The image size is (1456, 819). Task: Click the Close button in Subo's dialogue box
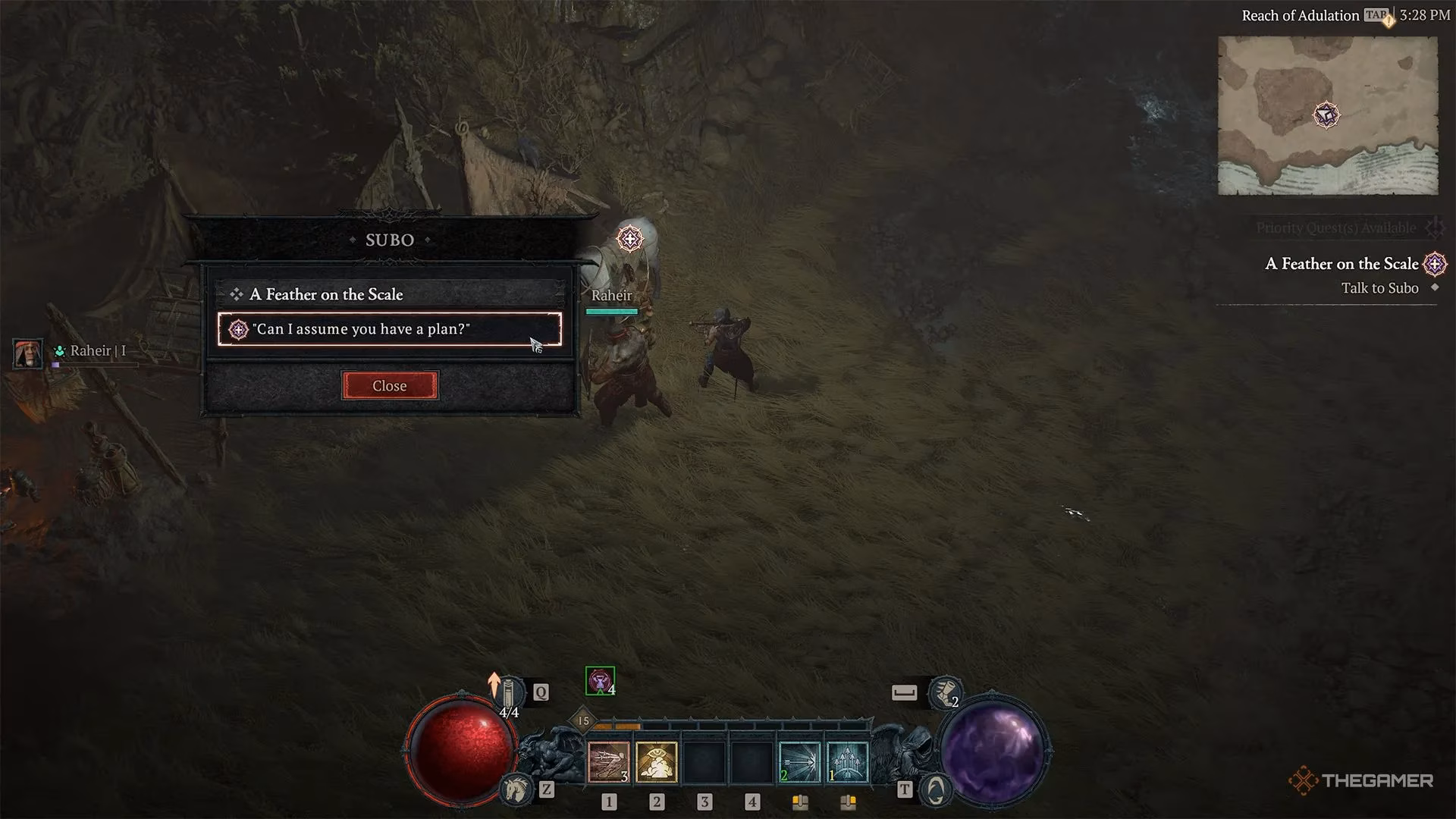[389, 385]
